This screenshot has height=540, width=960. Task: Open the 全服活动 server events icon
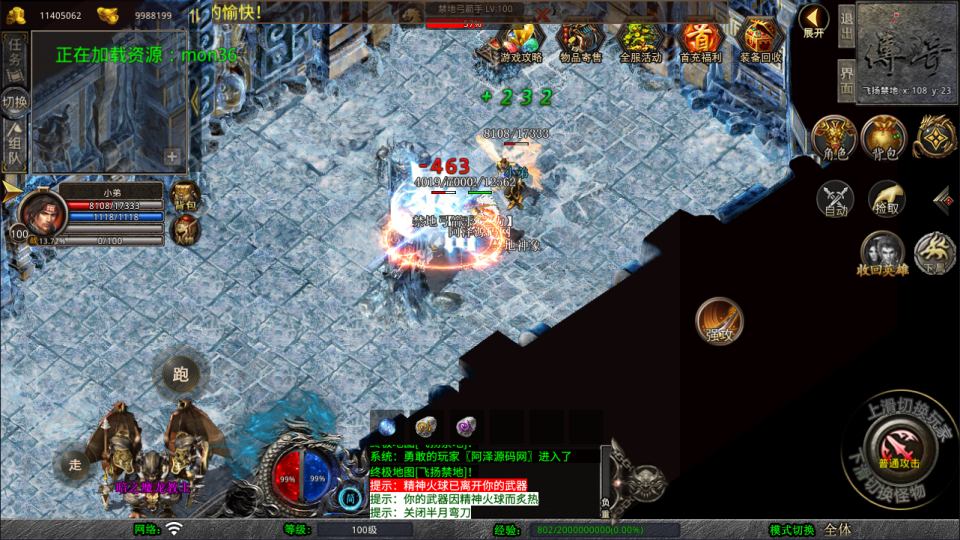(x=640, y=41)
